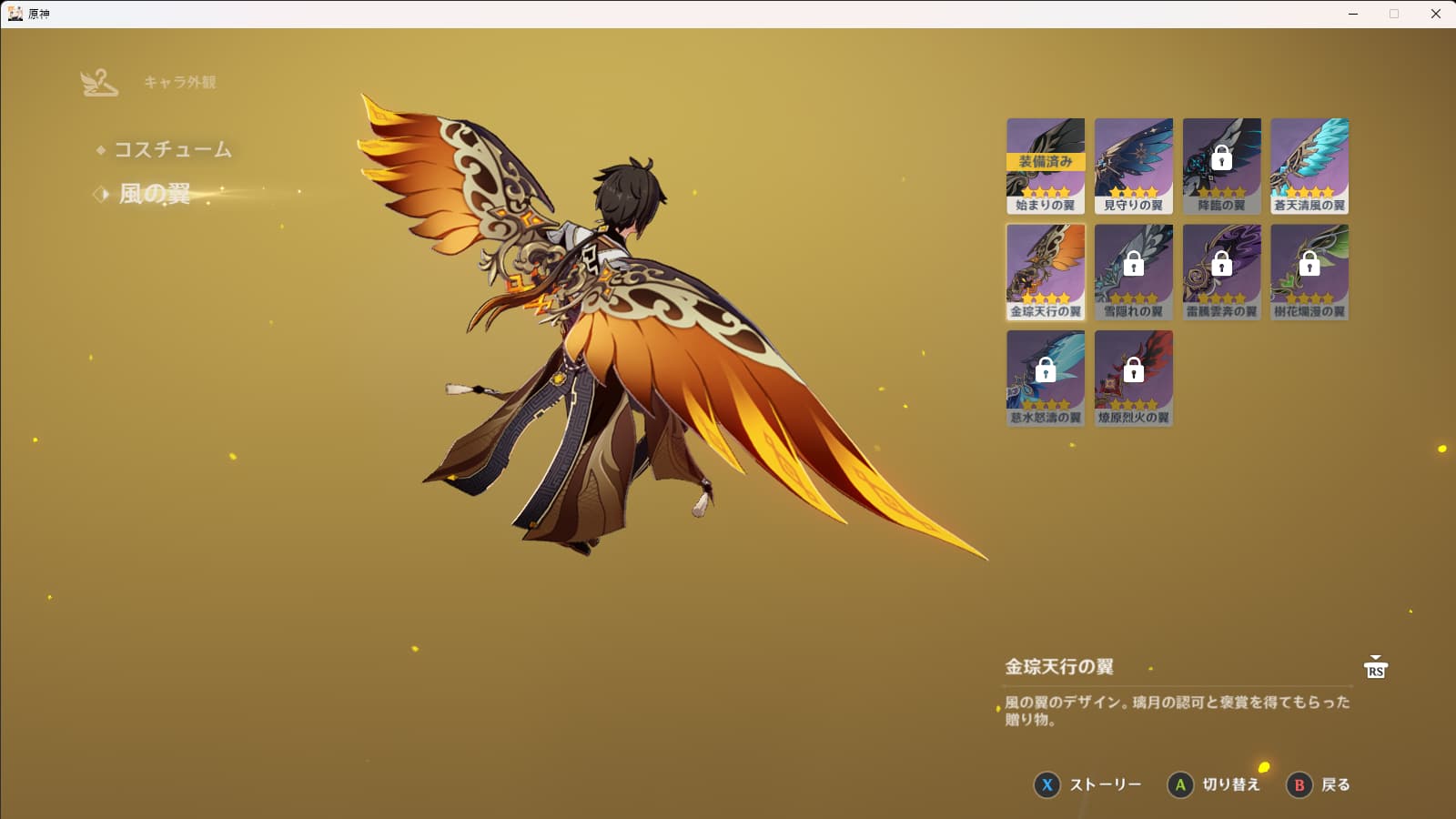1456x819 pixels.
Task: Switch to the コスチューム tab
Action: pos(172,149)
